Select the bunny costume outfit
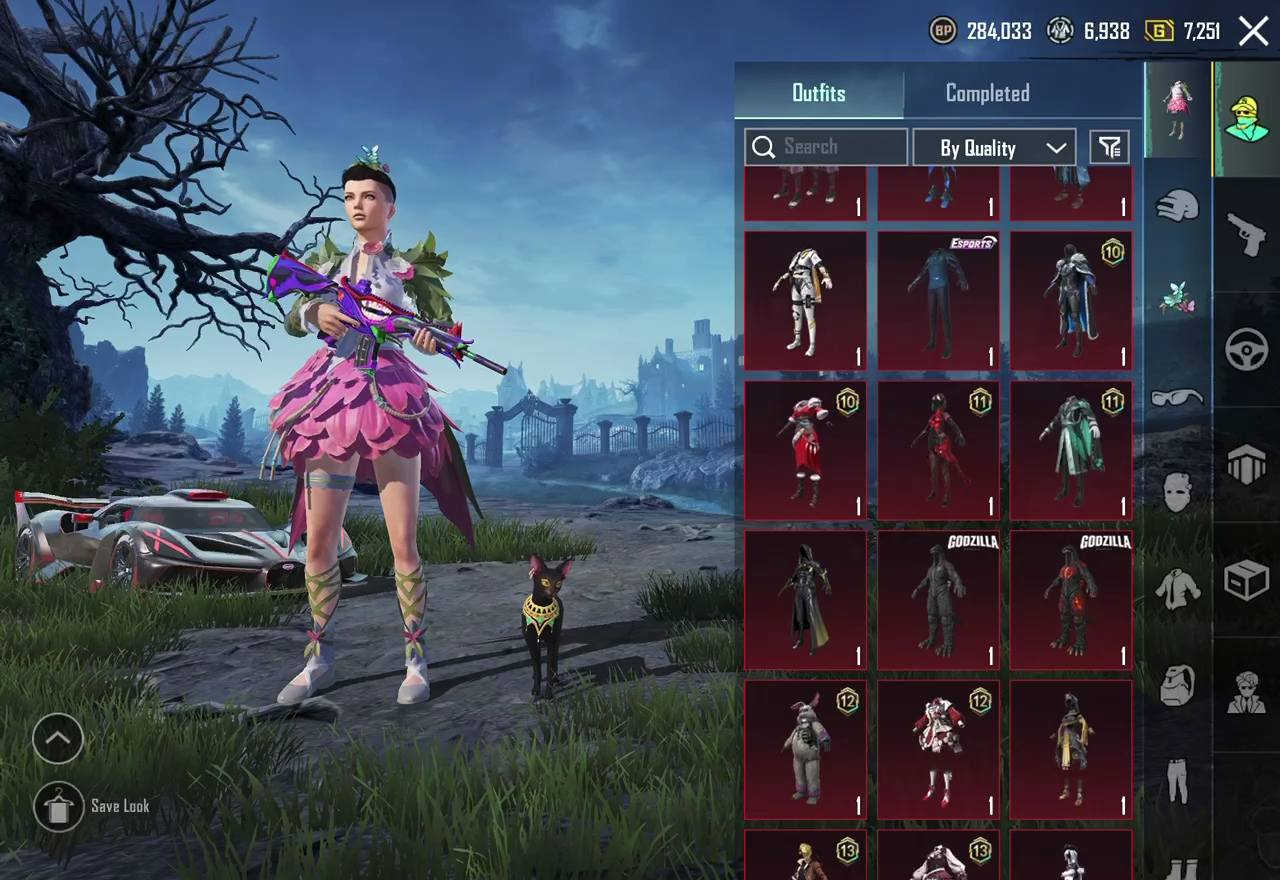The width and height of the screenshot is (1280, 880). [x=805, y=750]
